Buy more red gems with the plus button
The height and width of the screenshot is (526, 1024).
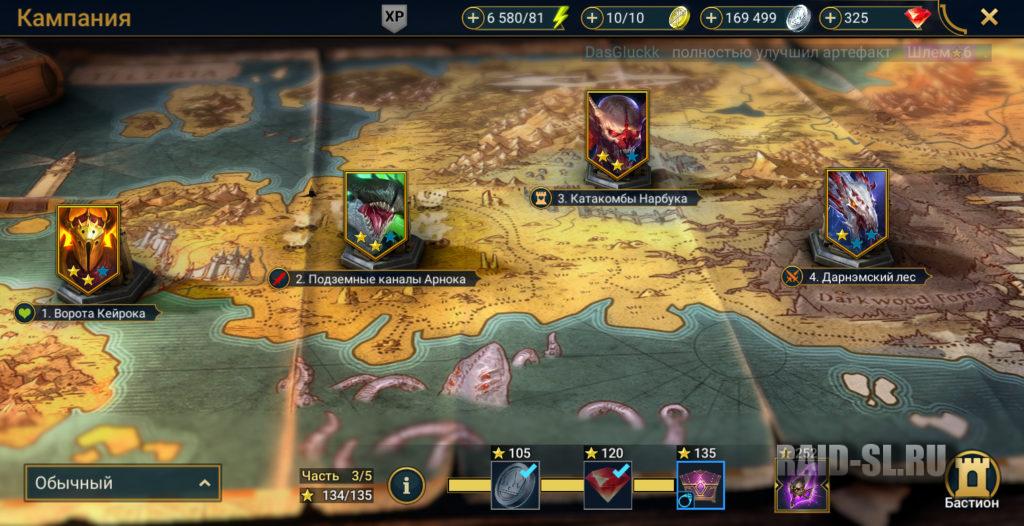coord(831,18)
